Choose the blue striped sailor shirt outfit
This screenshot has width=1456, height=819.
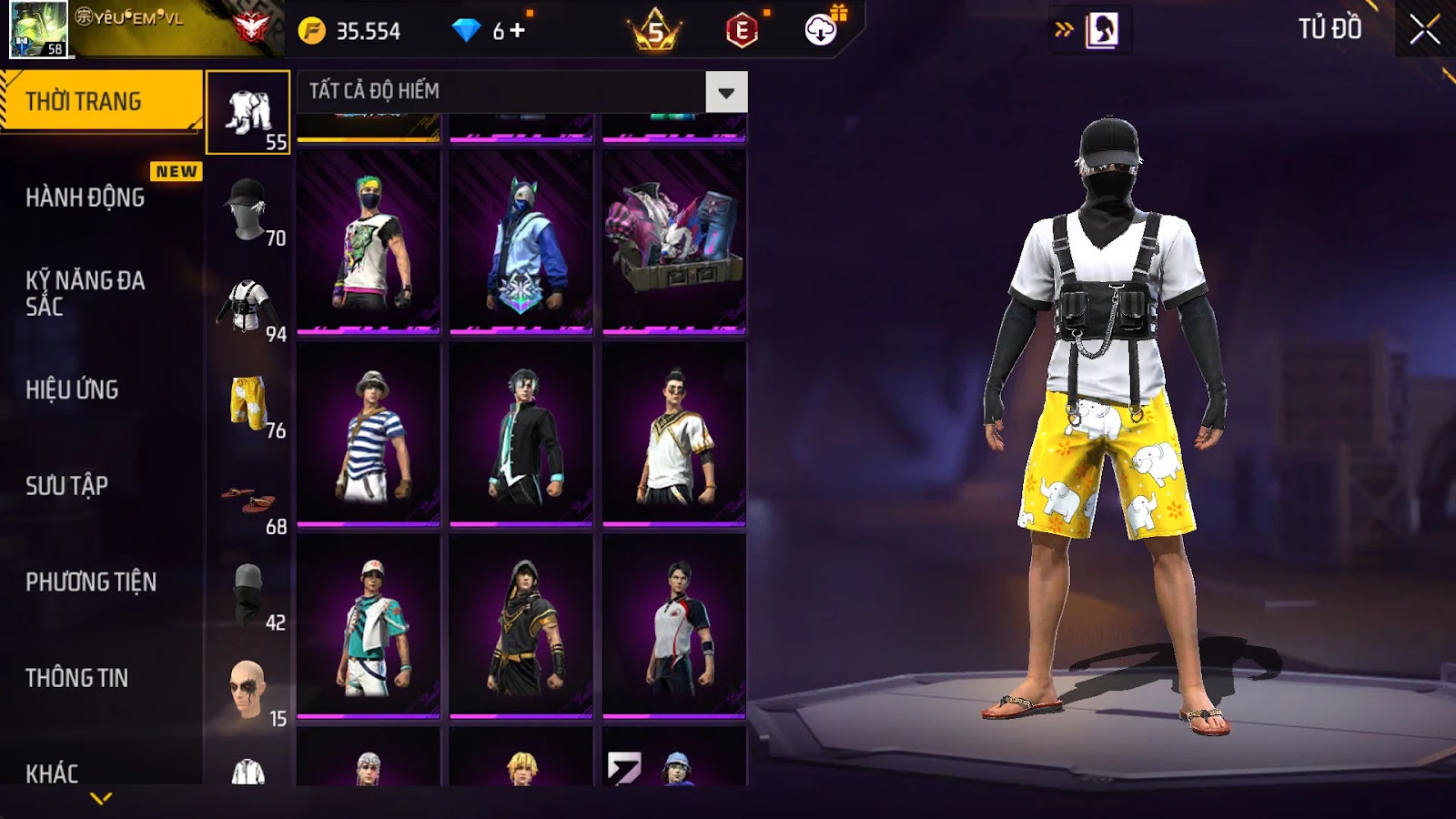[369, 434]
